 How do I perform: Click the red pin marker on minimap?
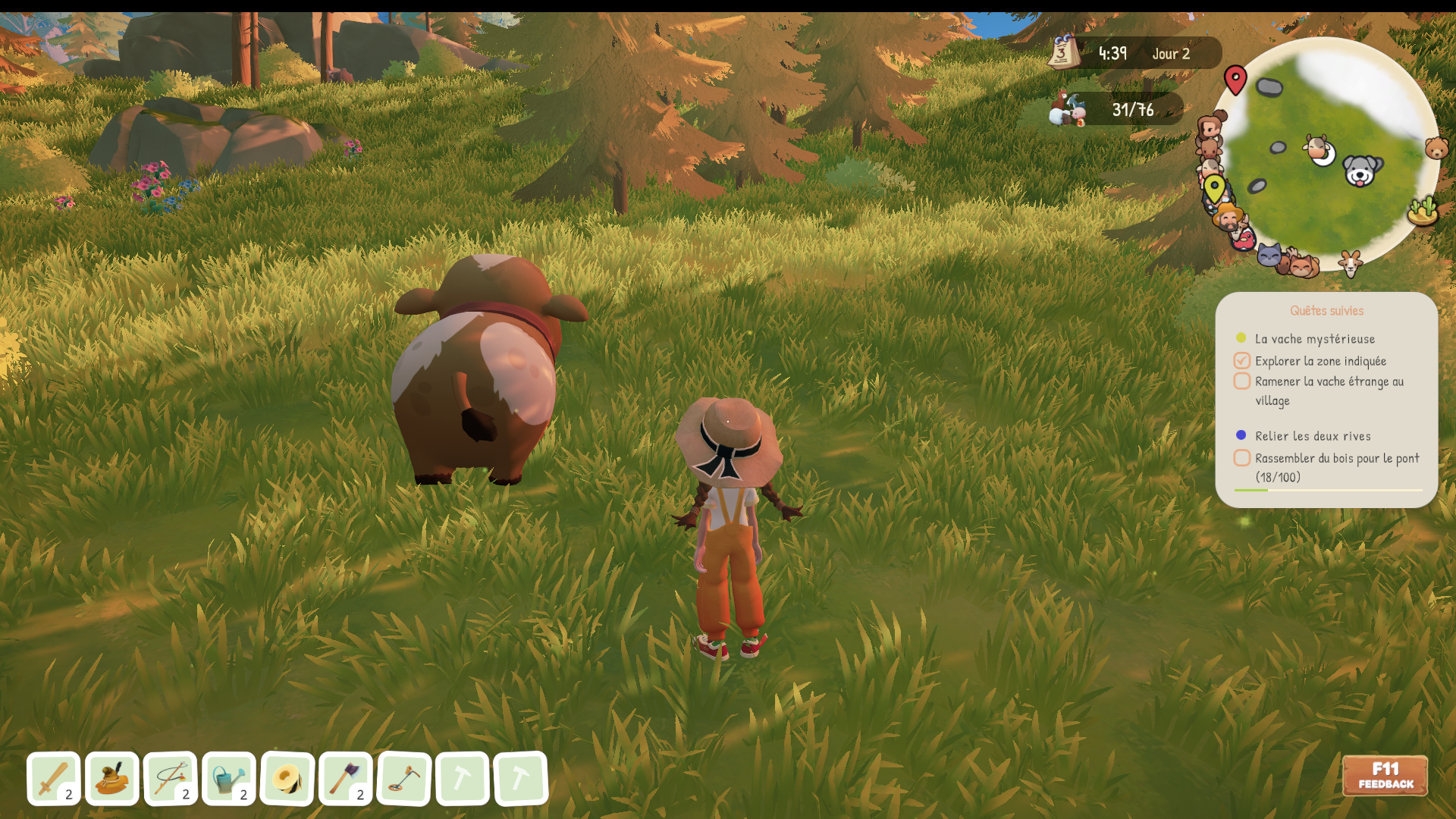[x=1235, y=78]
